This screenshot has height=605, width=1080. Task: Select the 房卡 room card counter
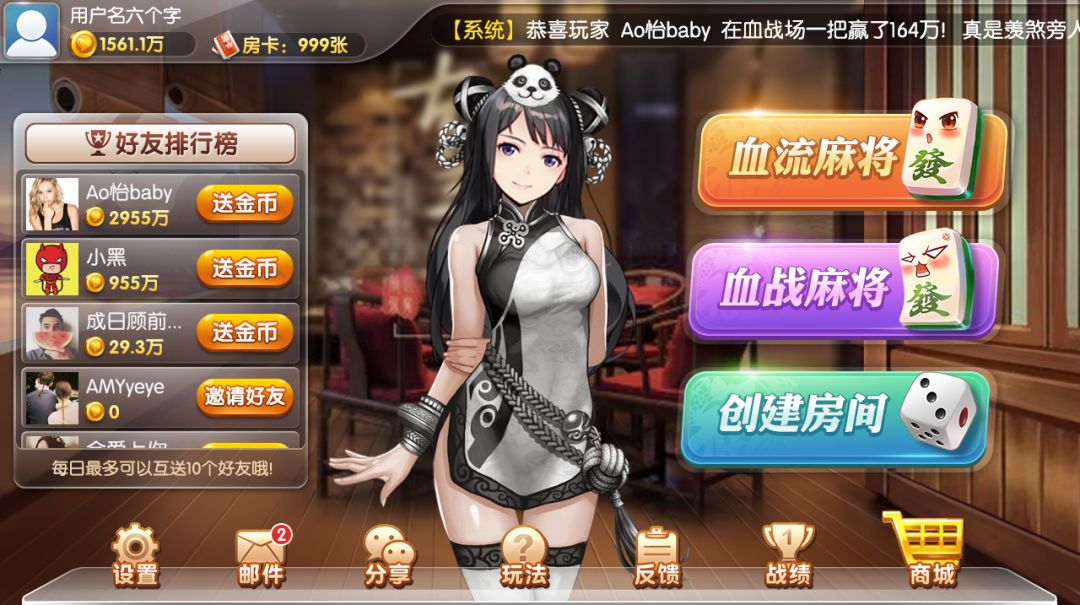pos(288,45)
